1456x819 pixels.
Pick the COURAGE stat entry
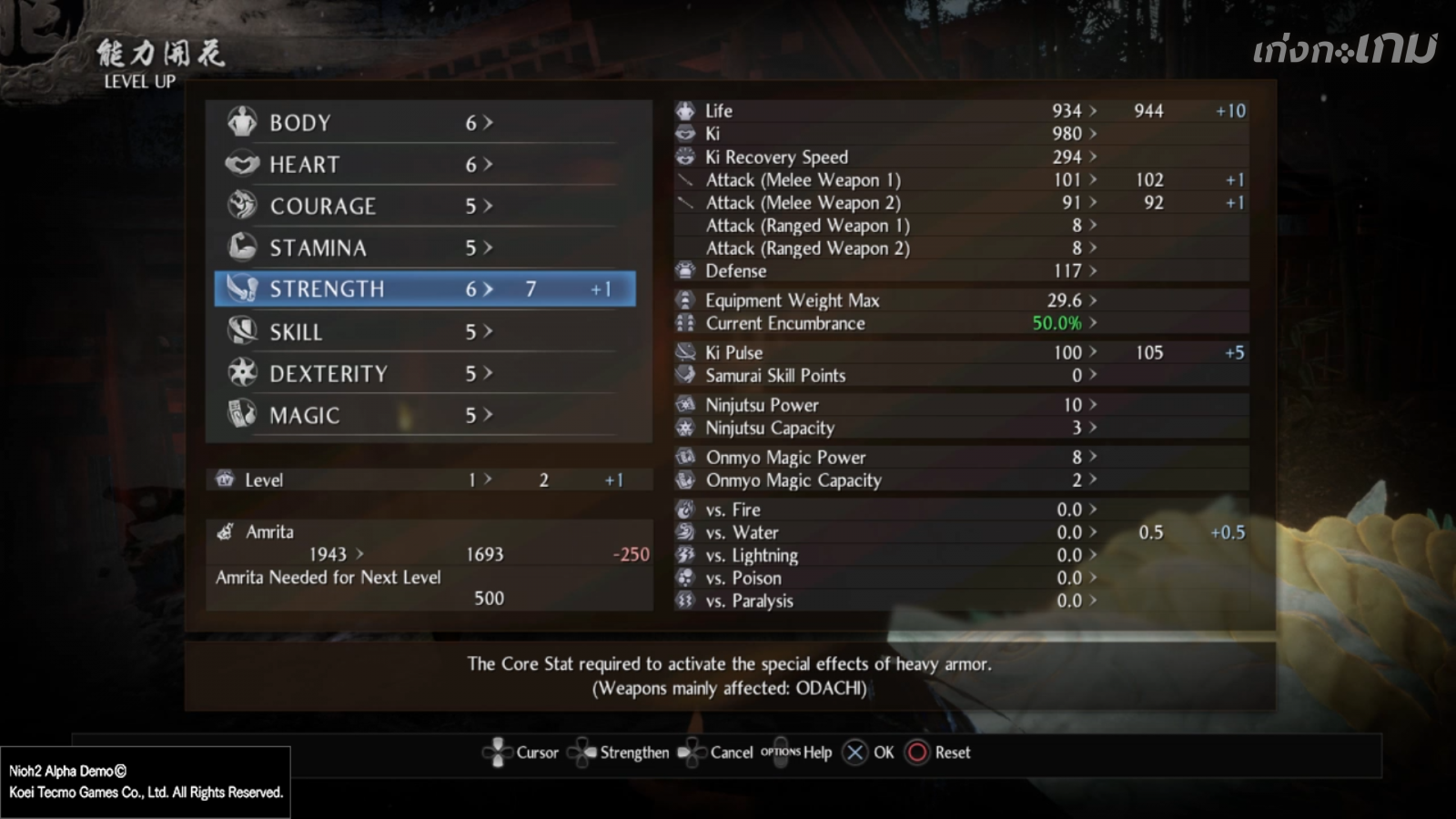pos(424,207)
